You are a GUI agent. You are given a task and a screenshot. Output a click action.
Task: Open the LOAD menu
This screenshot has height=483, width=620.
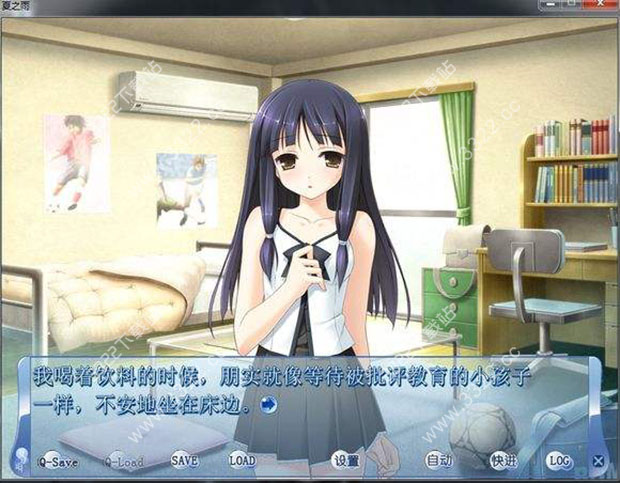click(242, 461)
